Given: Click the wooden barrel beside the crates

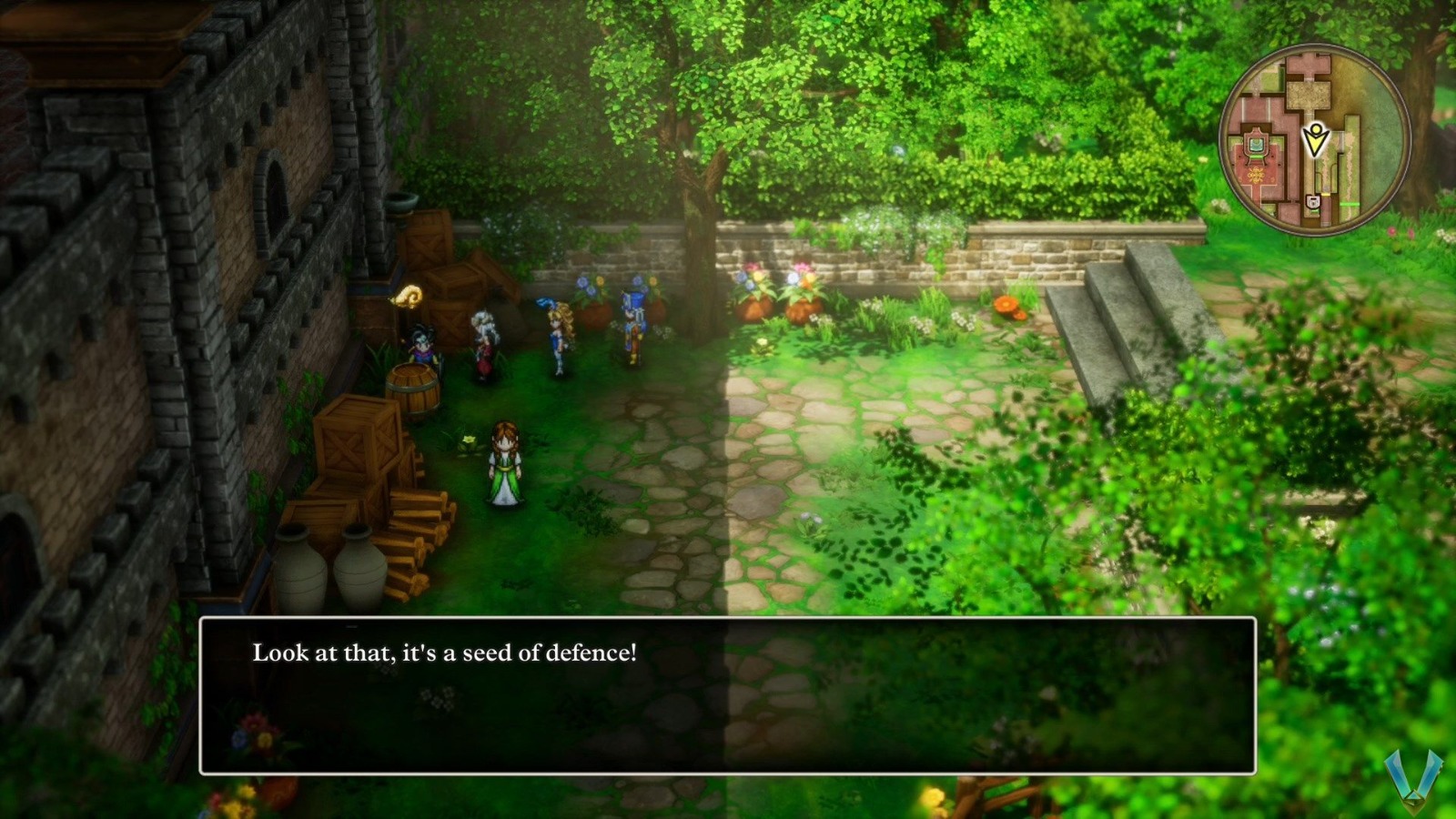Looking at the screenshot, I should 414,386.
